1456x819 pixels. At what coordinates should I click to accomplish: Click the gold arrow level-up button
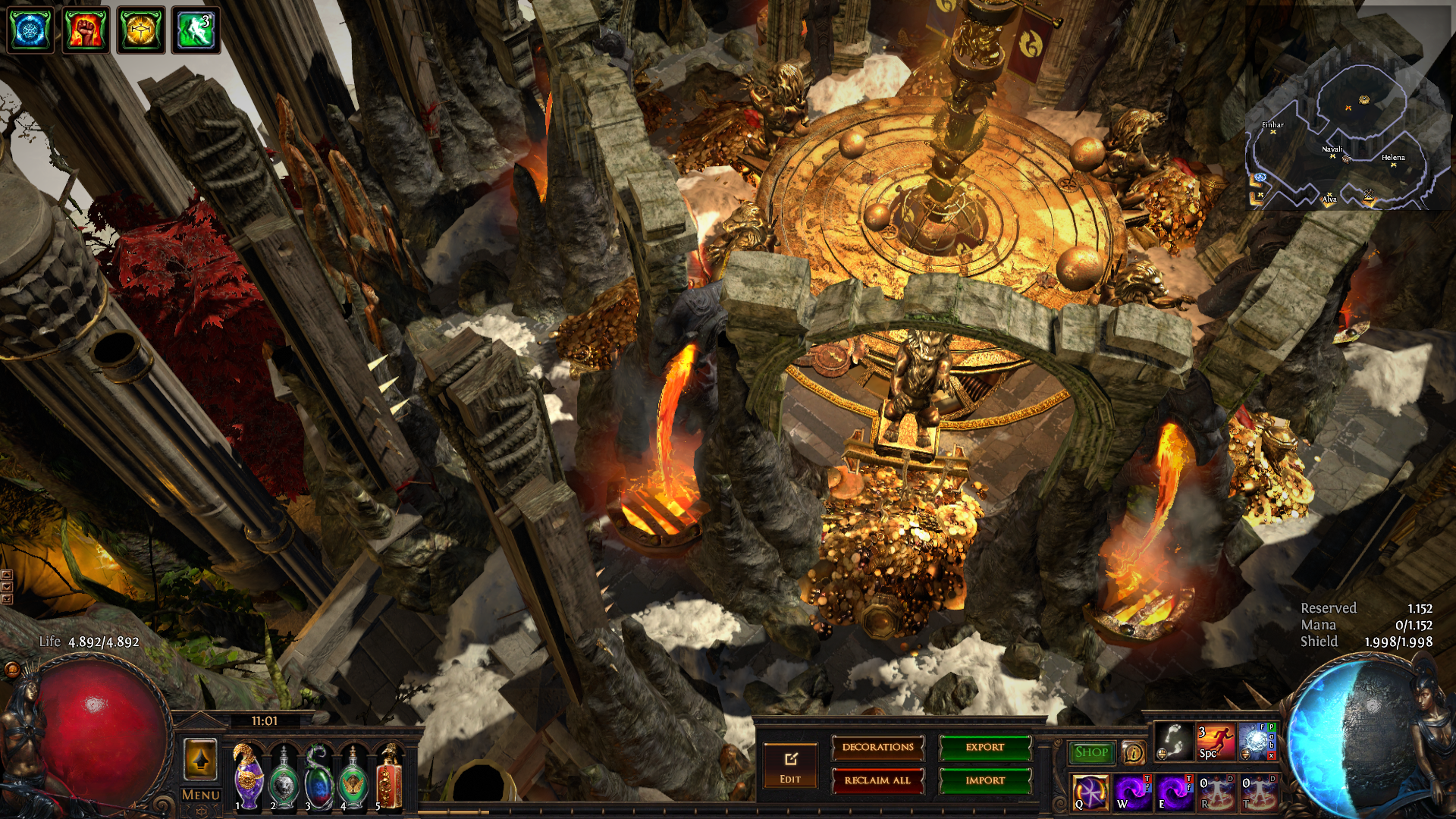pyautogui.click(x=201, y=759)
